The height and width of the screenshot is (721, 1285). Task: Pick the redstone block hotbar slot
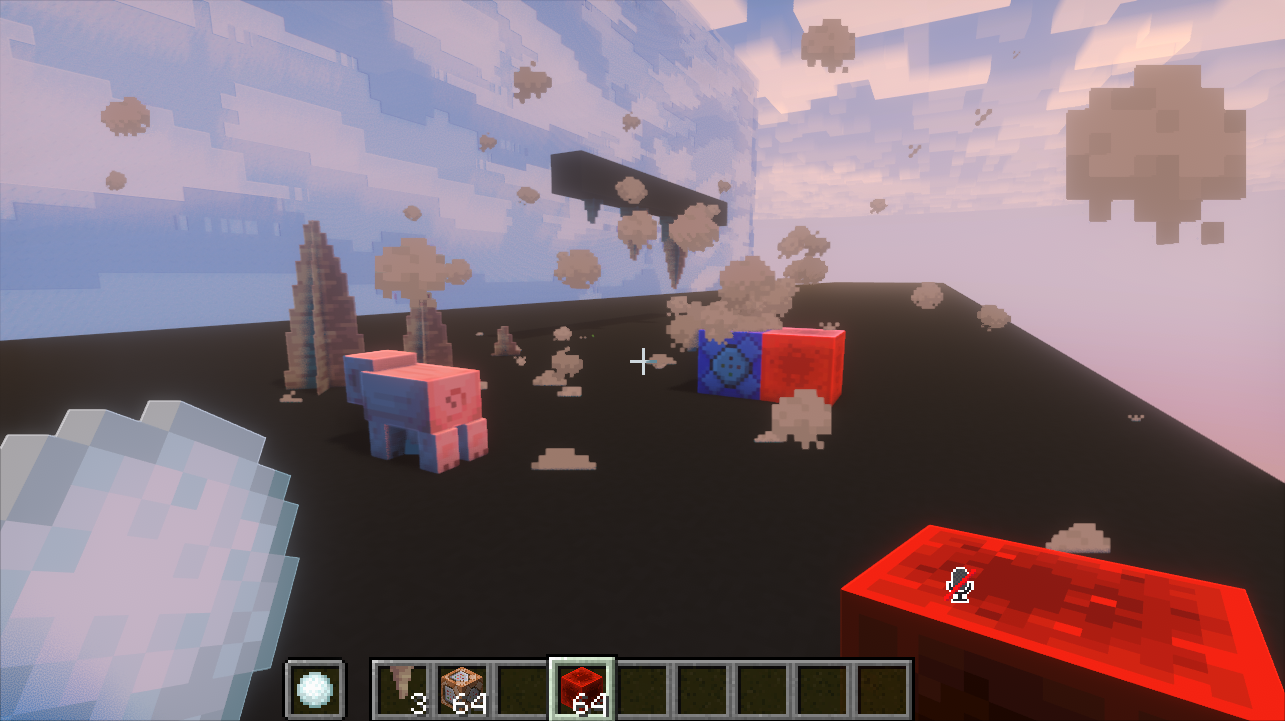(x=582, y=688)
